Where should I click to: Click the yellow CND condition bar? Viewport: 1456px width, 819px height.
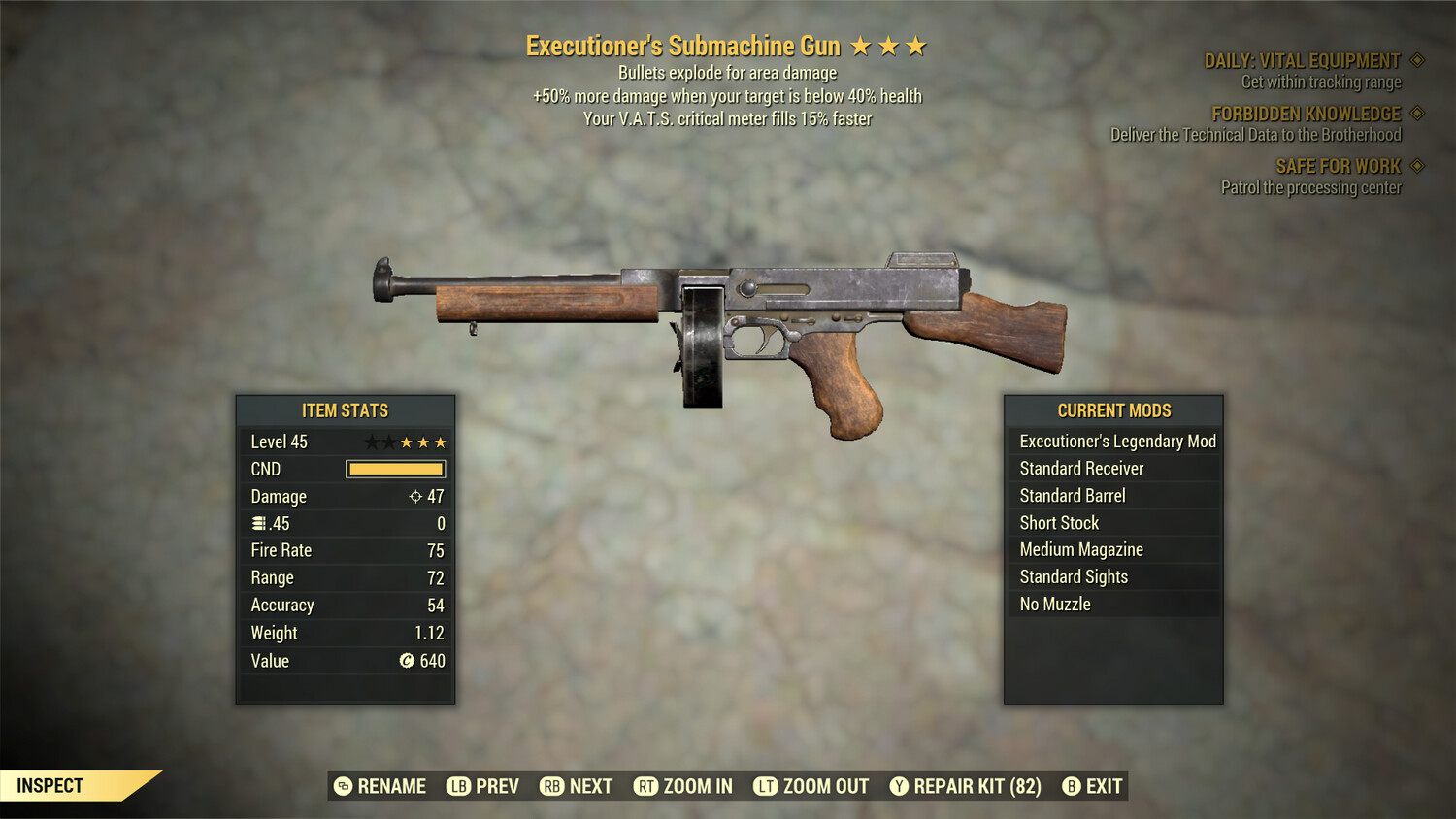point(394,469)
